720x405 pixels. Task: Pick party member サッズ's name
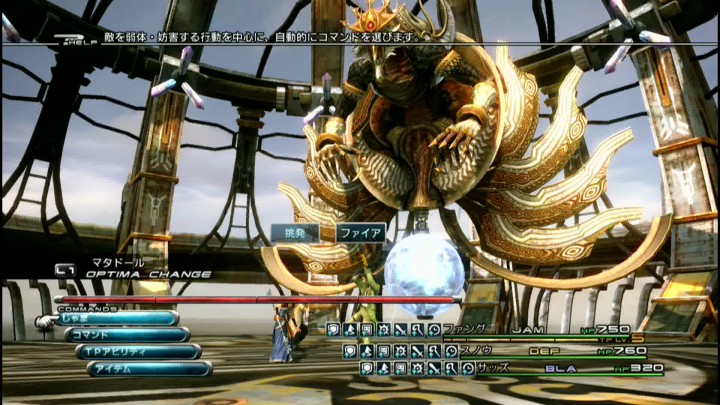(491, 368)
